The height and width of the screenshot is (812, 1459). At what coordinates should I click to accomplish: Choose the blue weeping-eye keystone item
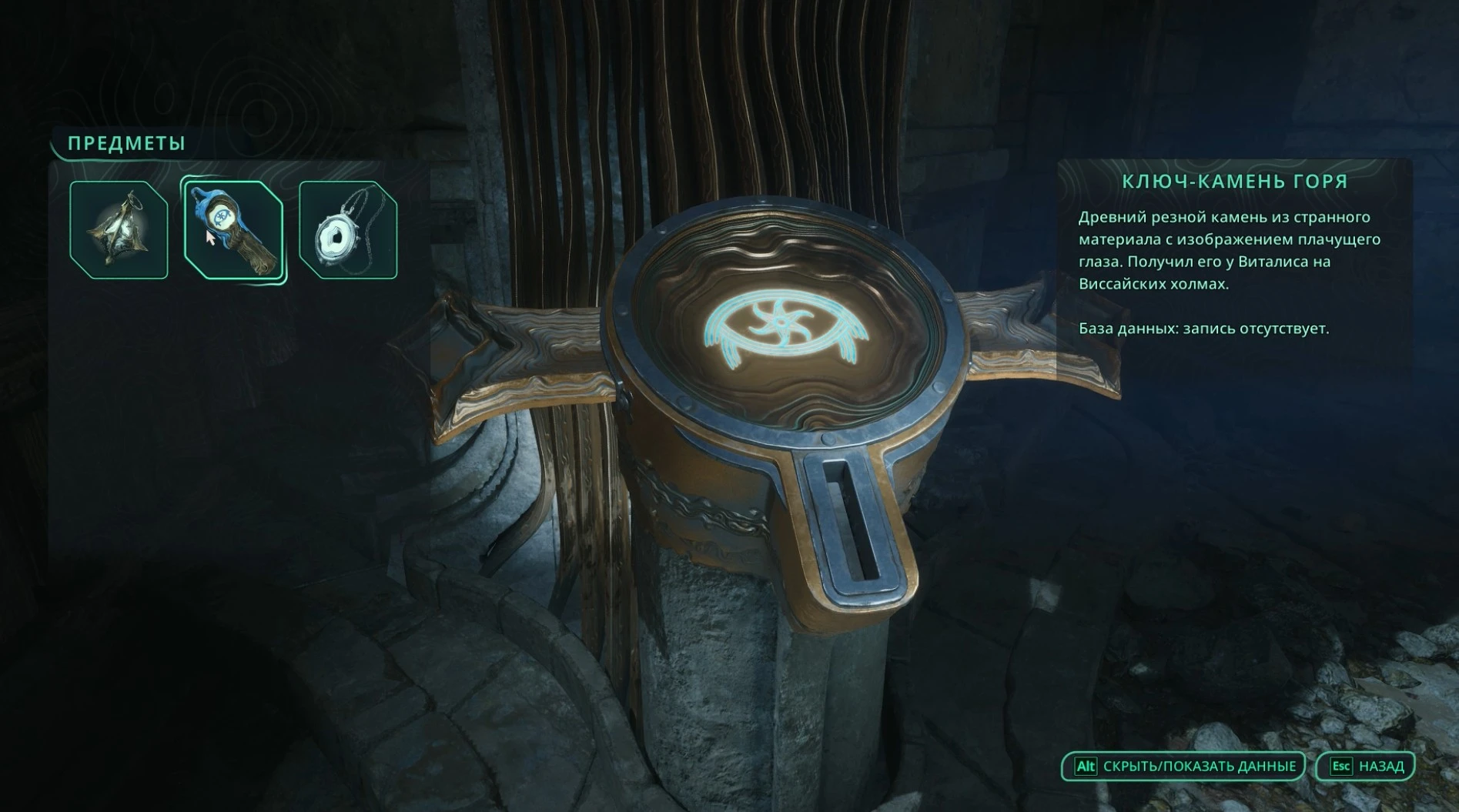[233, 229]
